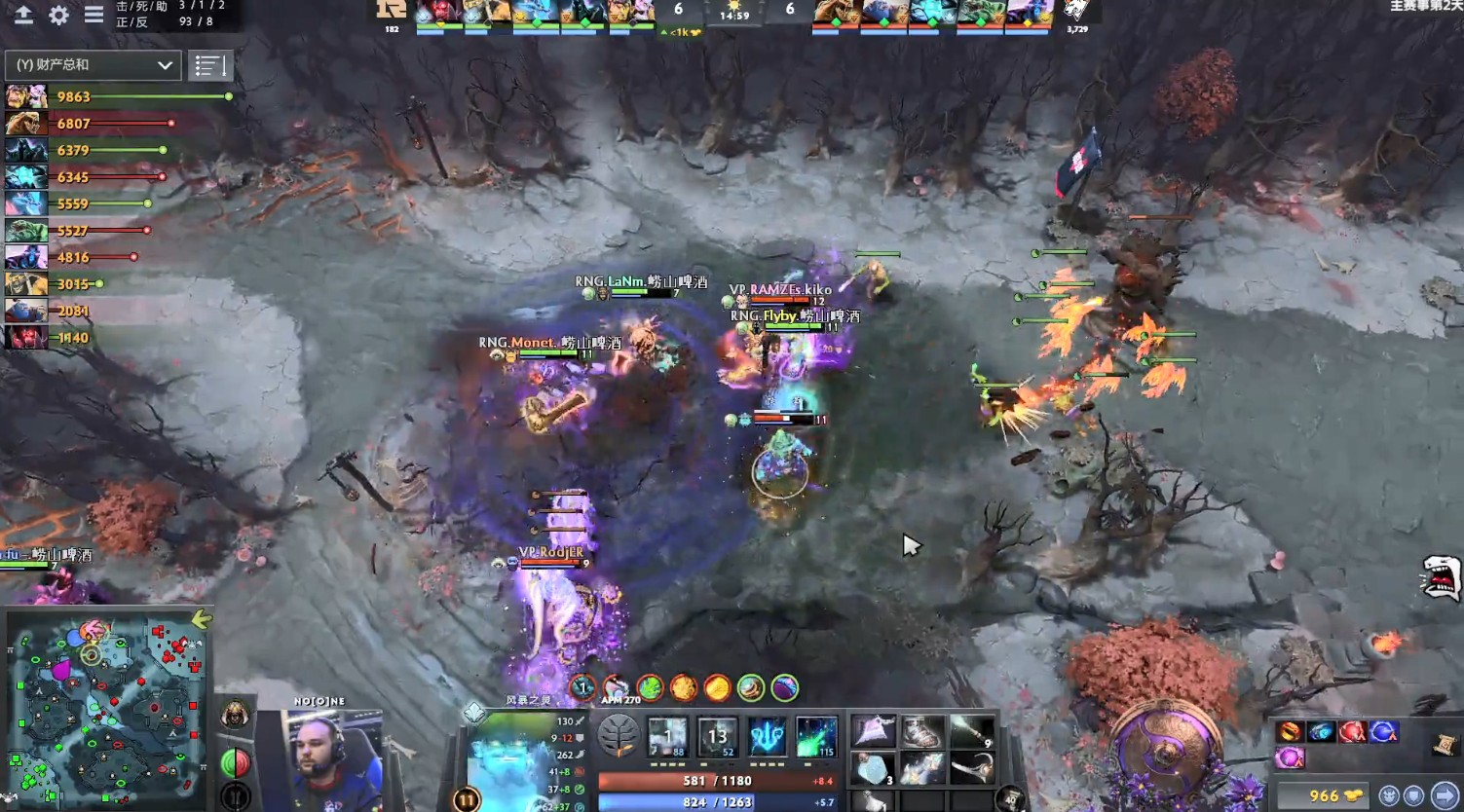Screen dimensions: 1464x812
Task: Click the arrow button to open the shop
Action: (1446, 795)
